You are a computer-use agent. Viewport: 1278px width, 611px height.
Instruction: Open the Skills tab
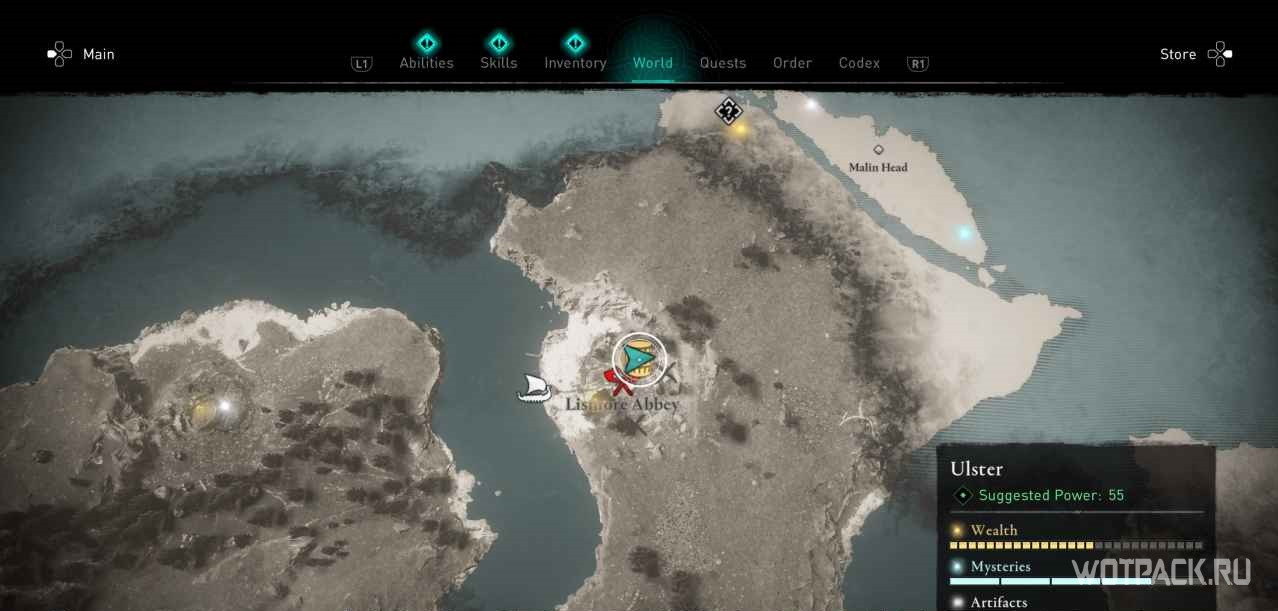(498, 62)
